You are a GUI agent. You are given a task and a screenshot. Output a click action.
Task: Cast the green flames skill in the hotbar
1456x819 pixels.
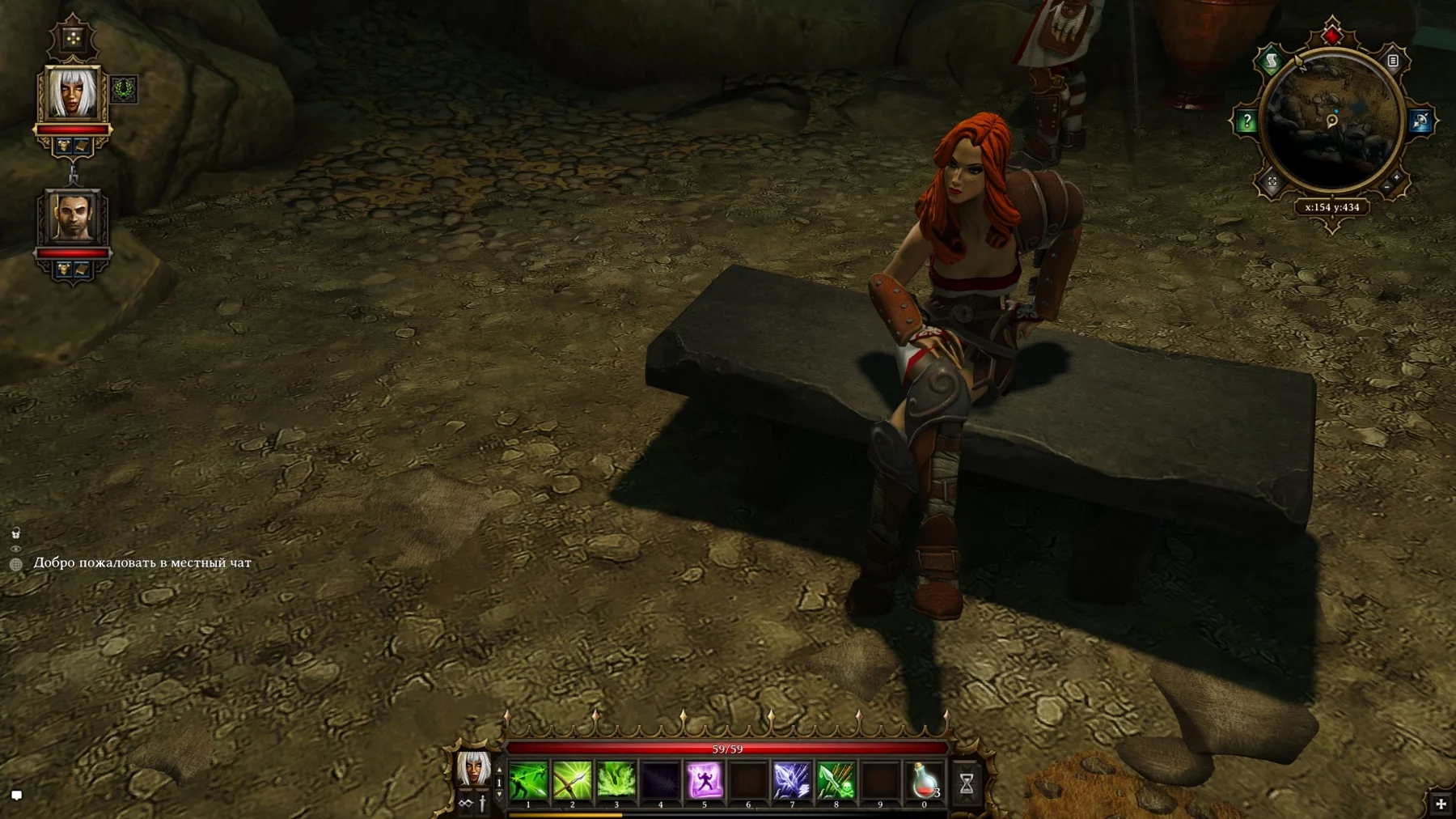click(x=616, y=781)
